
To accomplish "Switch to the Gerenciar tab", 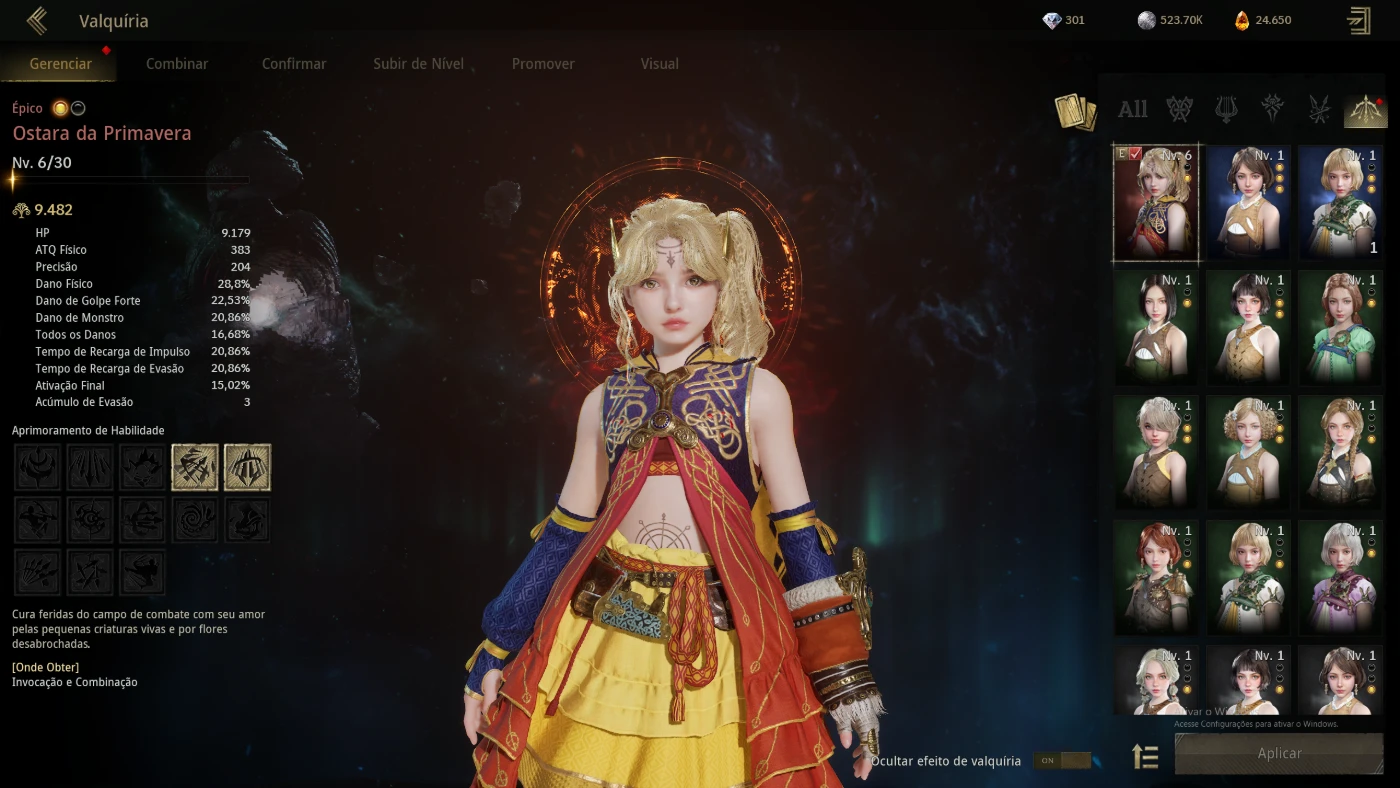I will [x=61, y=63].
